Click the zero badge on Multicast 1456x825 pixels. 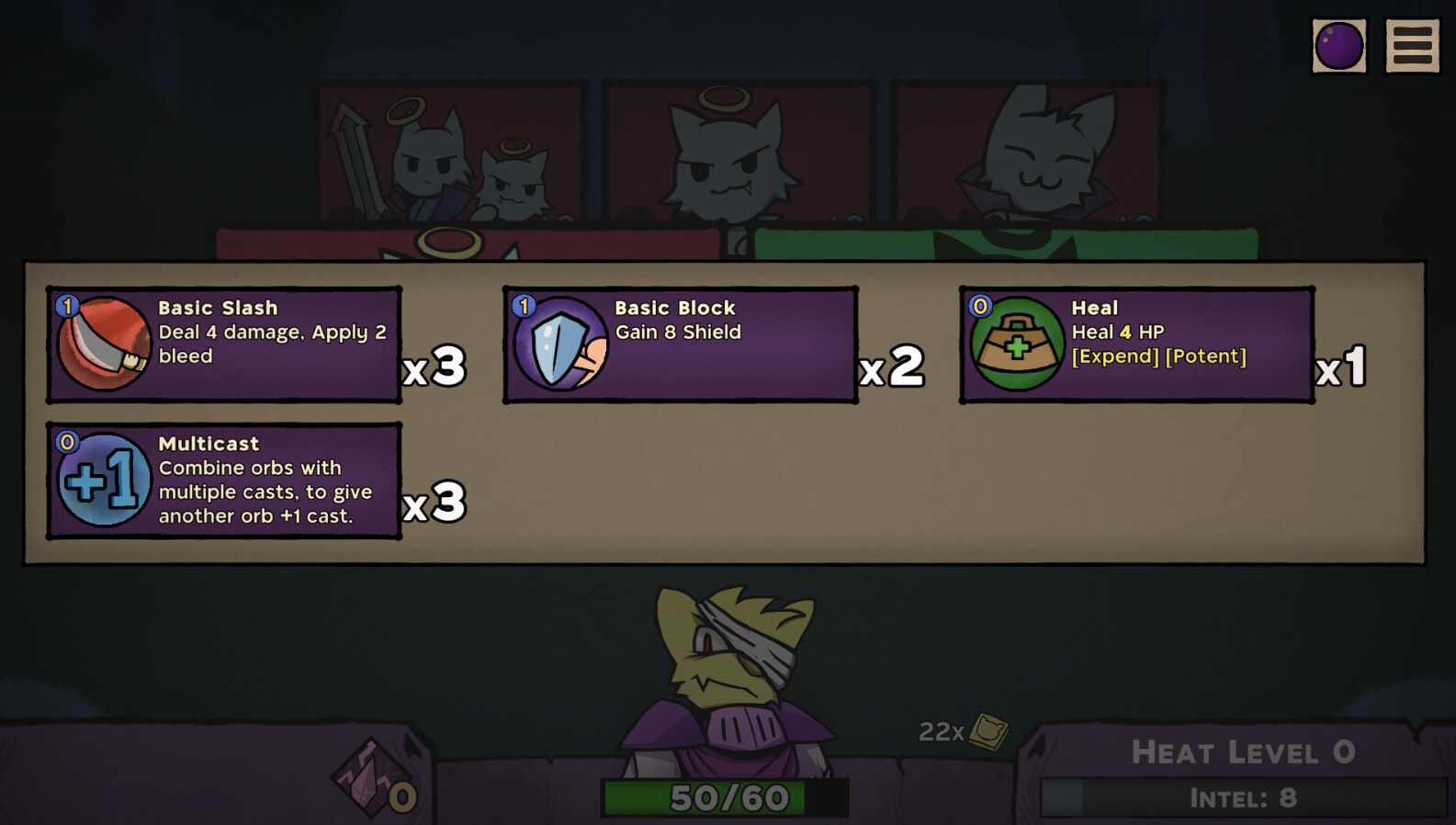tap(66, 442)
